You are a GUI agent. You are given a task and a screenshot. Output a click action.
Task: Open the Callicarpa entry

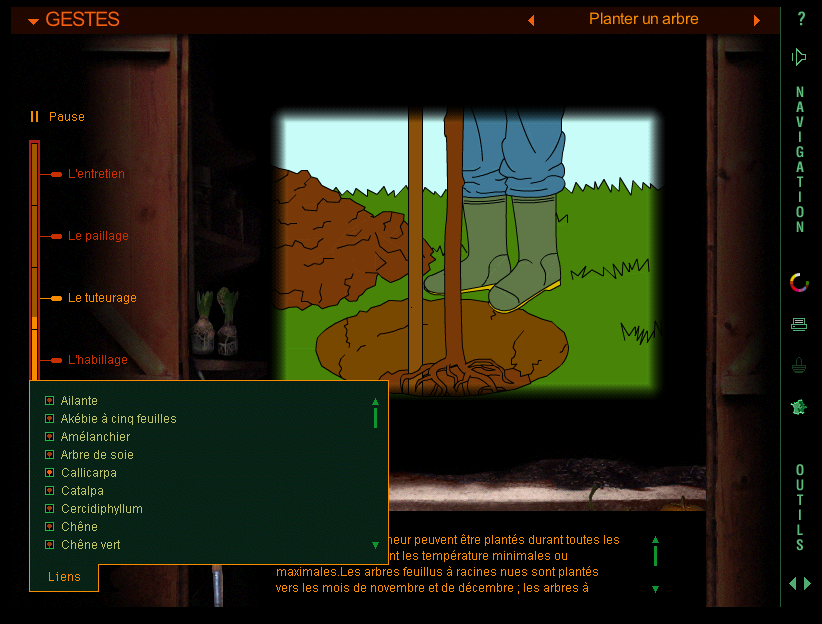[88, 473]
